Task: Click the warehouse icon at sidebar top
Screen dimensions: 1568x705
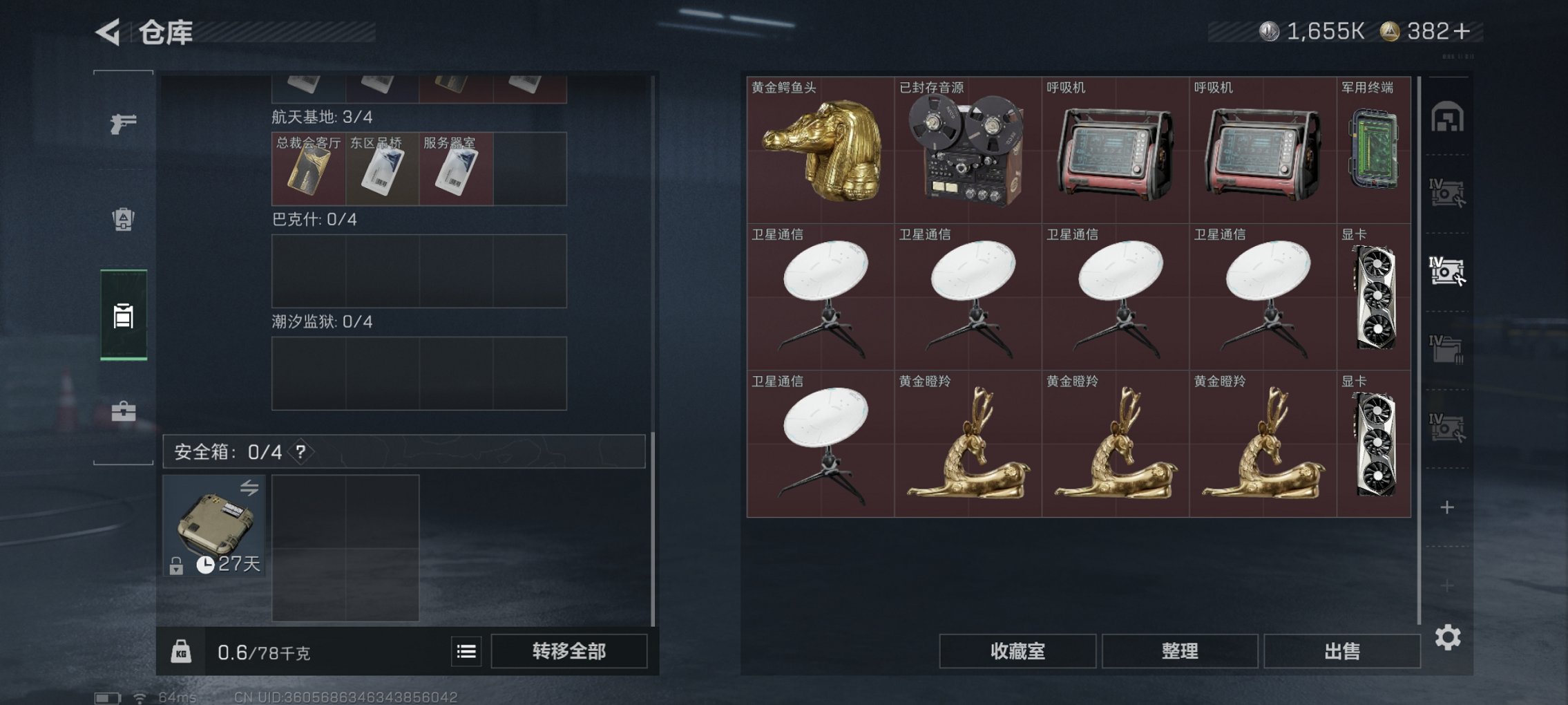Action: pyautogui.click(x=1448, y=116)
